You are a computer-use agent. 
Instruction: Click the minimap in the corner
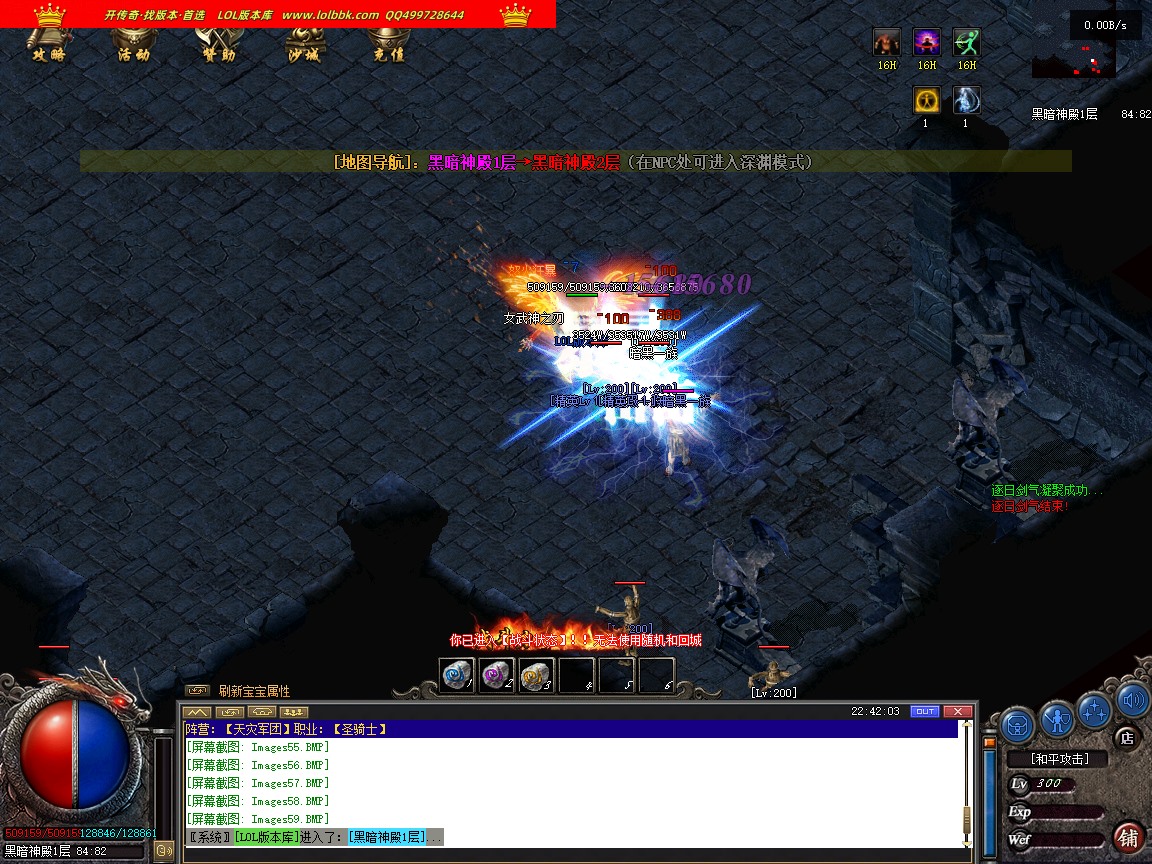[1074, 59]
